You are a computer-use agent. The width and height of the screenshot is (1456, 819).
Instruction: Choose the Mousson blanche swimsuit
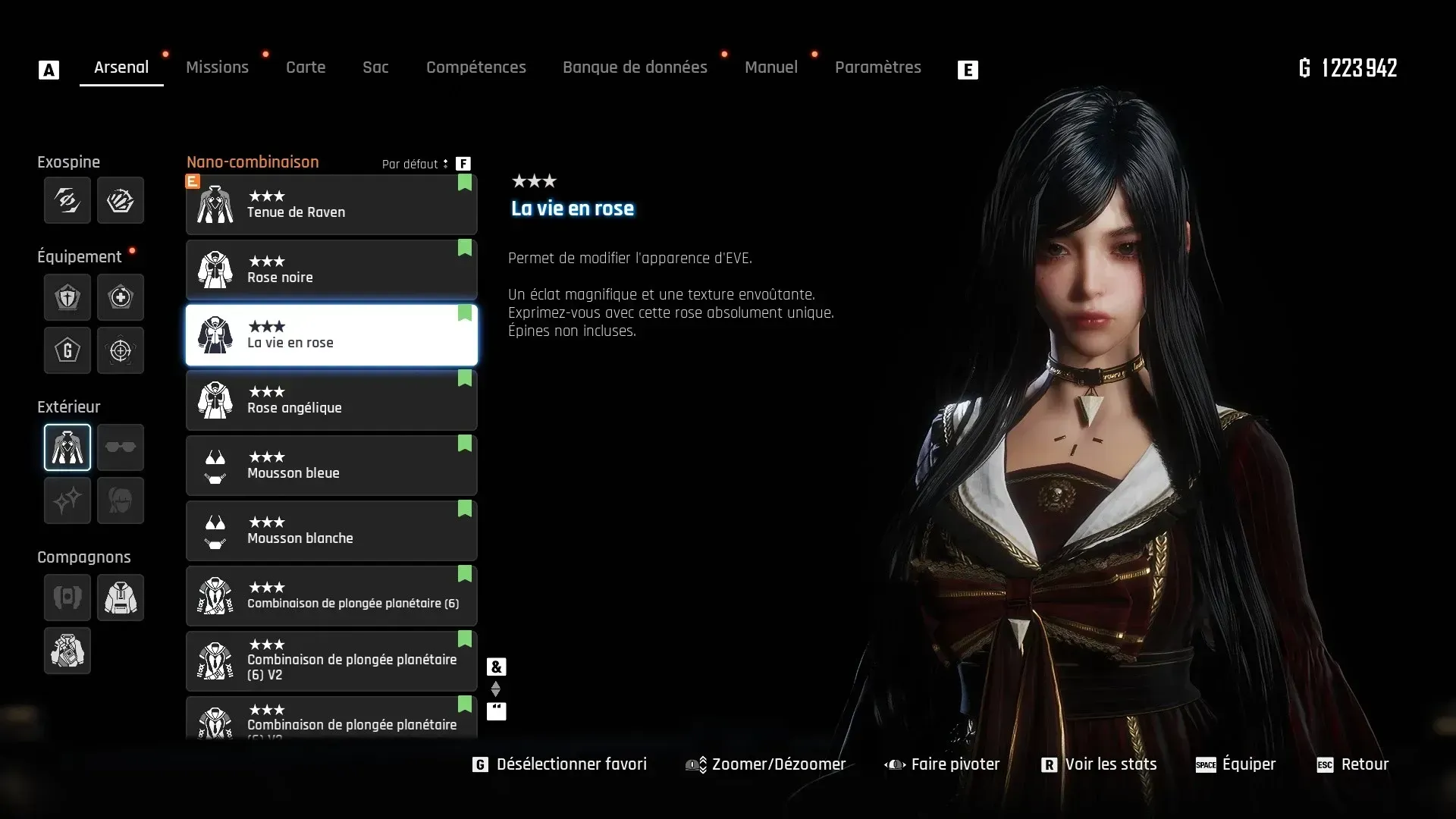[x=331, y=531]
